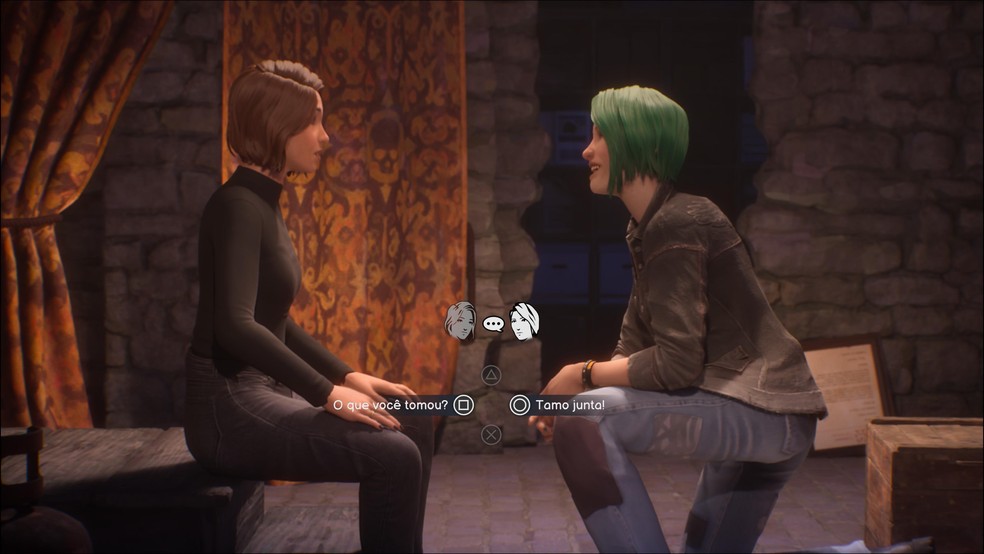Choose the reply "O que você tomou?"
The width and height of the screenshot is (984, 554).
tap(391, 405)
